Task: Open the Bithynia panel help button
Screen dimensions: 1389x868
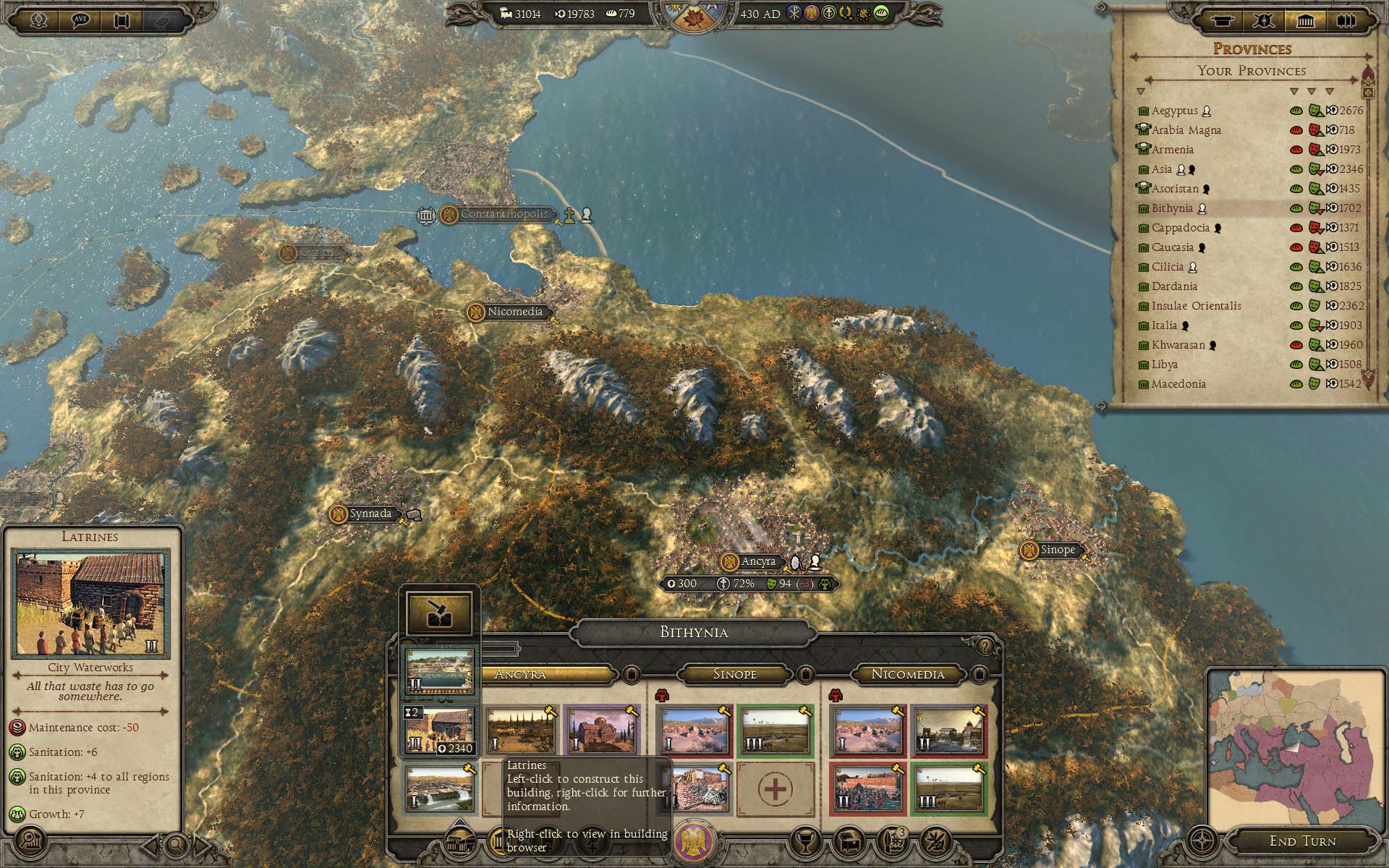Action: pyautogui.click(x=985, y=646)
